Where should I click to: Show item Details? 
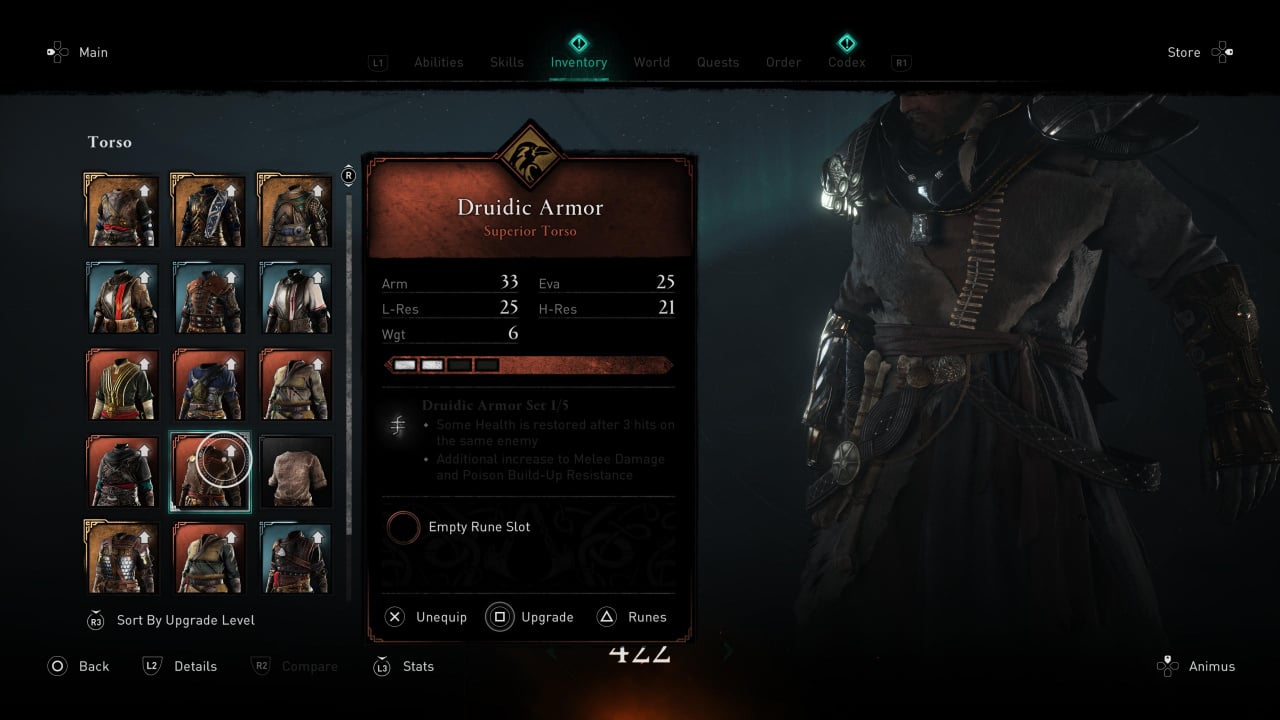pos(195,666)
